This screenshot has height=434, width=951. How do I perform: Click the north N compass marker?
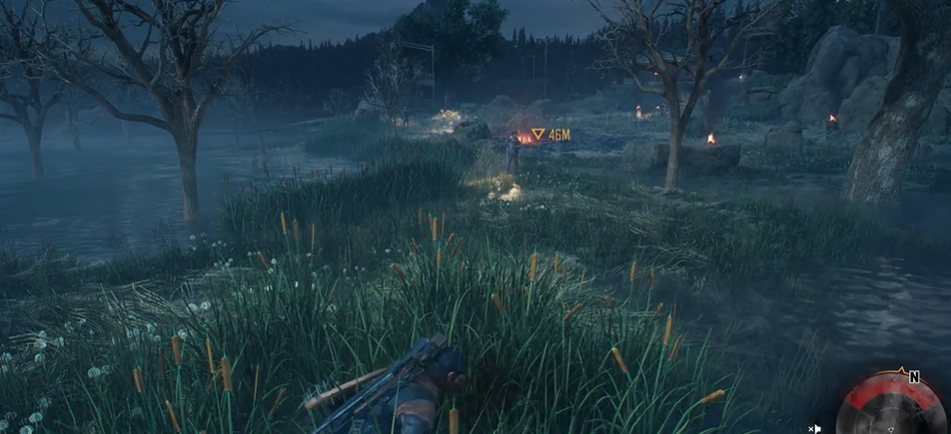[913, 377]
